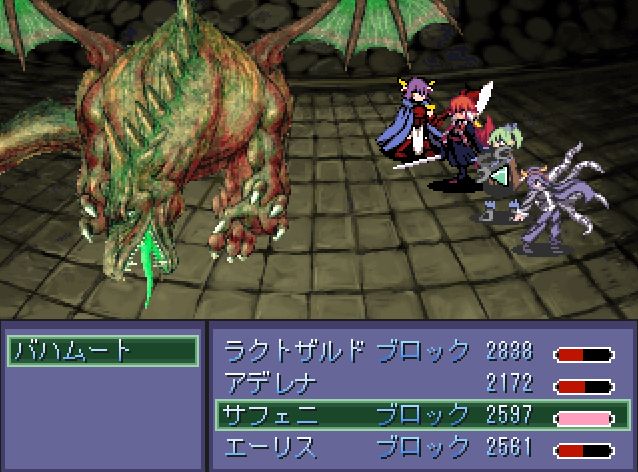Choose party member ラクトザルド row
The width and height of the screenshot is (638, 472).
coord(420,351)
